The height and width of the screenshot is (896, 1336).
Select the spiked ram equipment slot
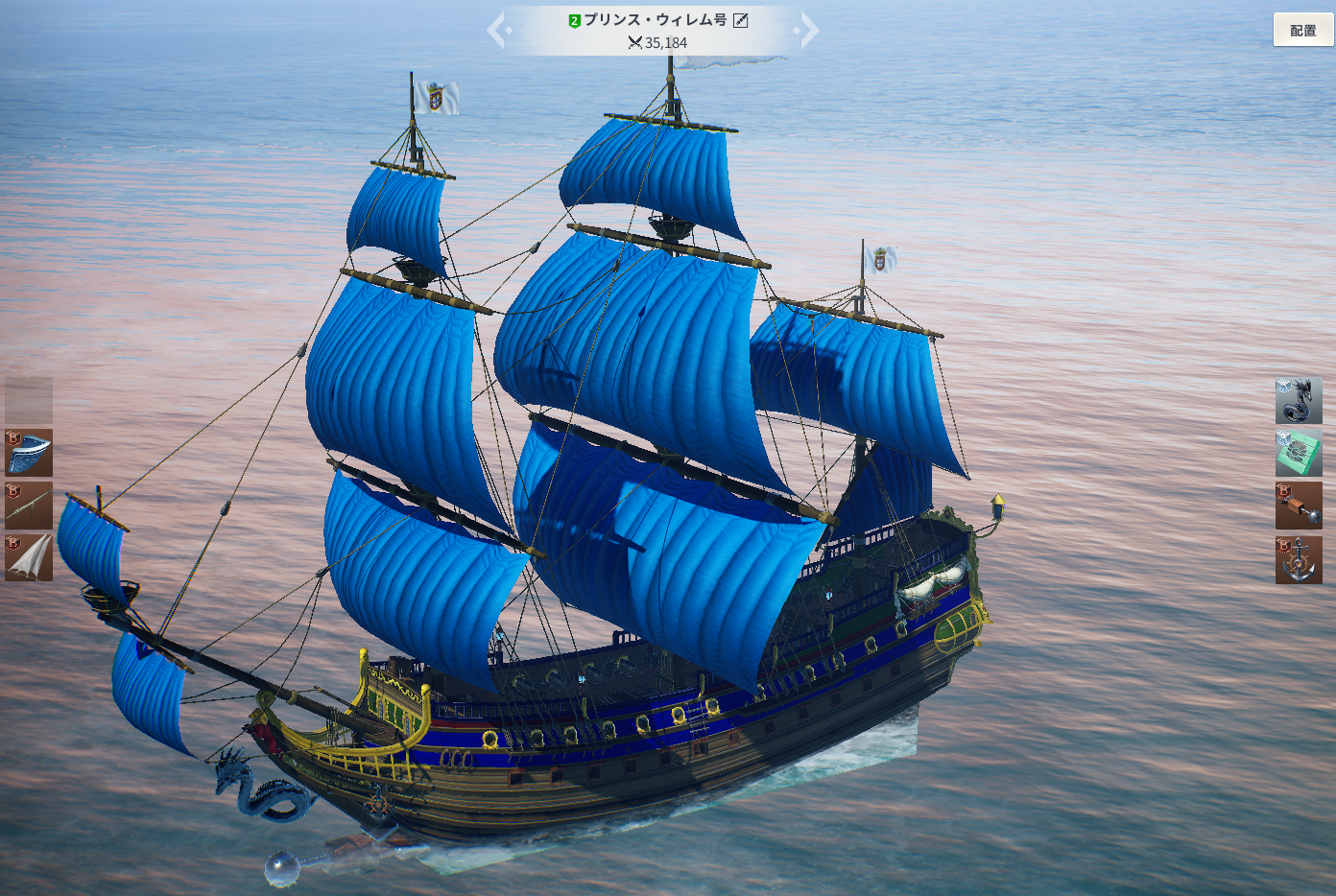pyautogui.click(x=1299, y=506)
